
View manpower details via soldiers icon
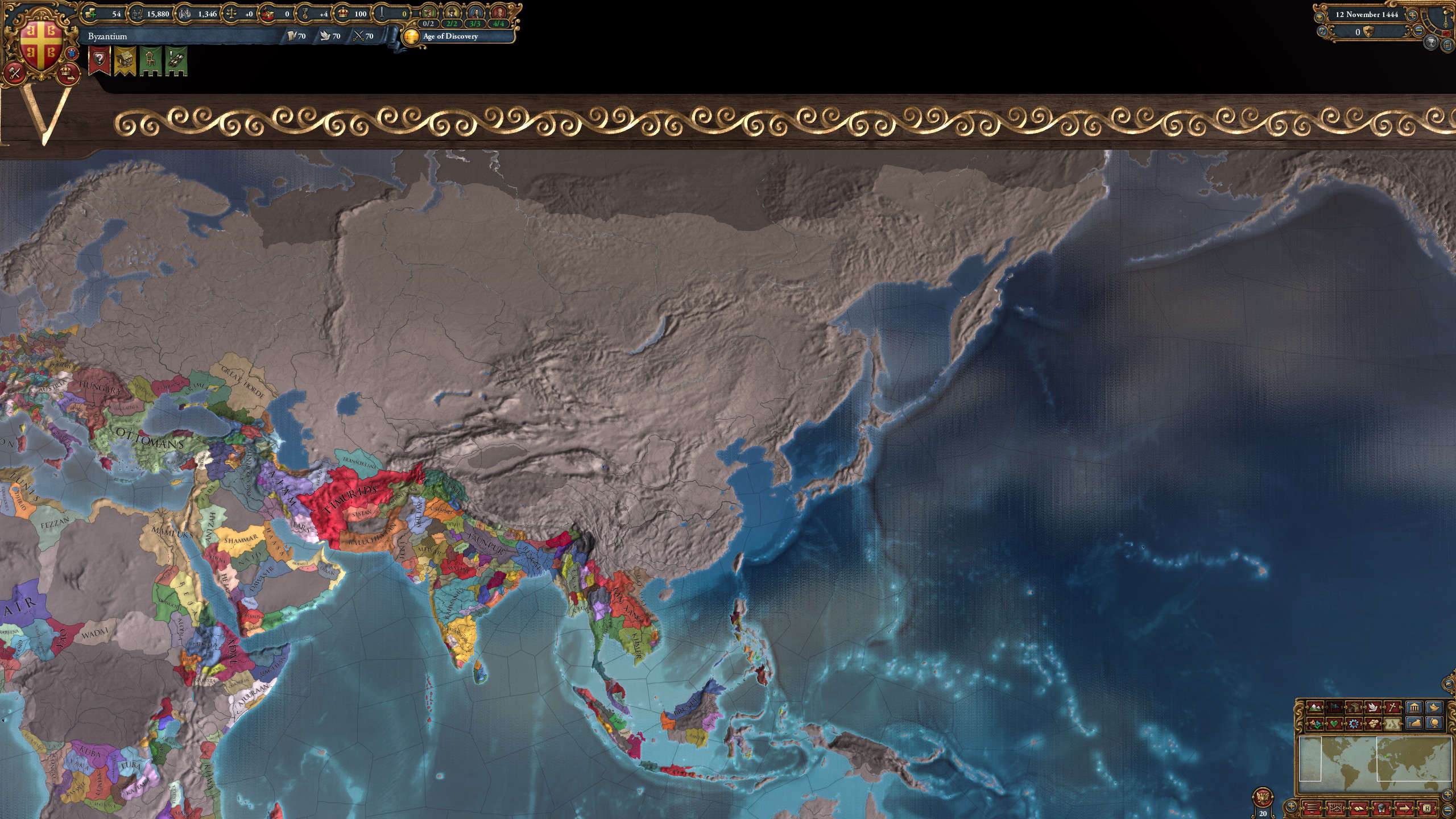137,14
